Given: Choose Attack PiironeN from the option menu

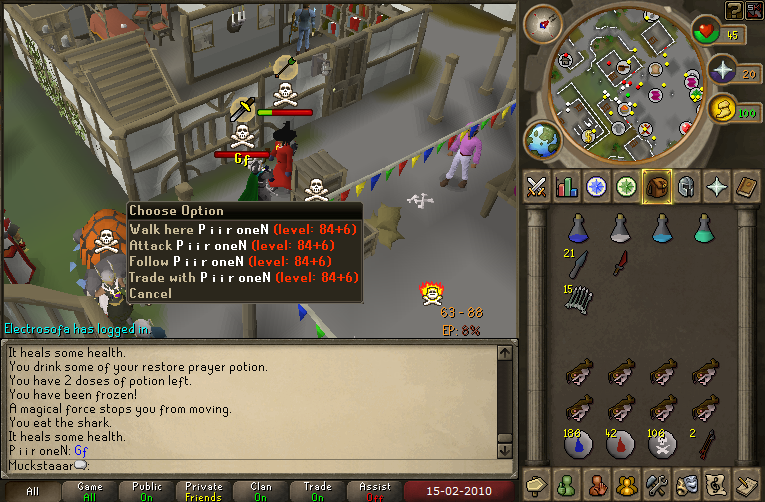Looking at the screenshot, I should (x=244, y=245).
